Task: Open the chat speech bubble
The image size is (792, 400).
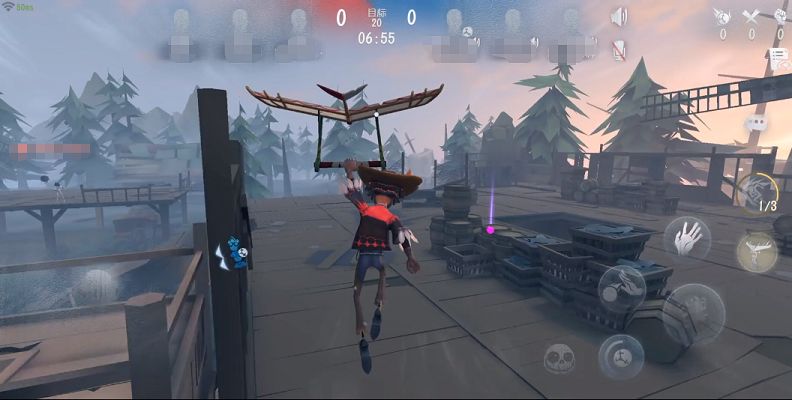Action: click(756, 122)
